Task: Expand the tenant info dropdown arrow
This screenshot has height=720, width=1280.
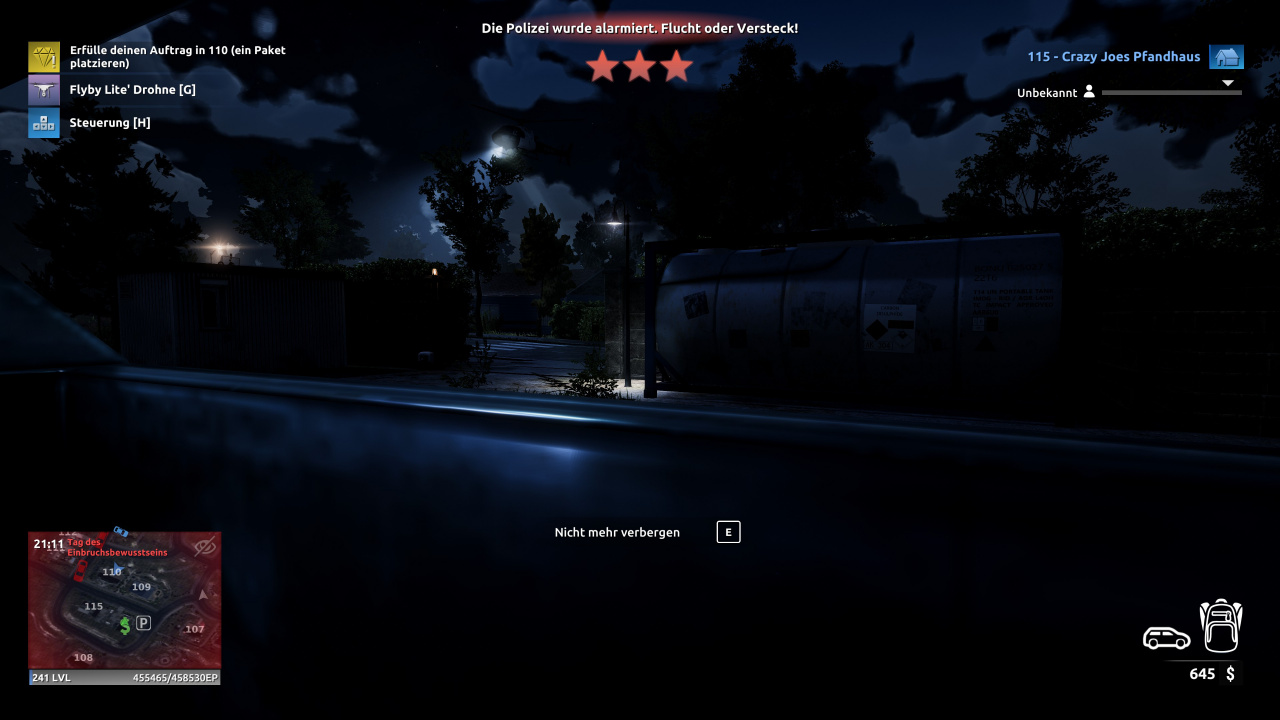Action: [x=1228, y=83]
